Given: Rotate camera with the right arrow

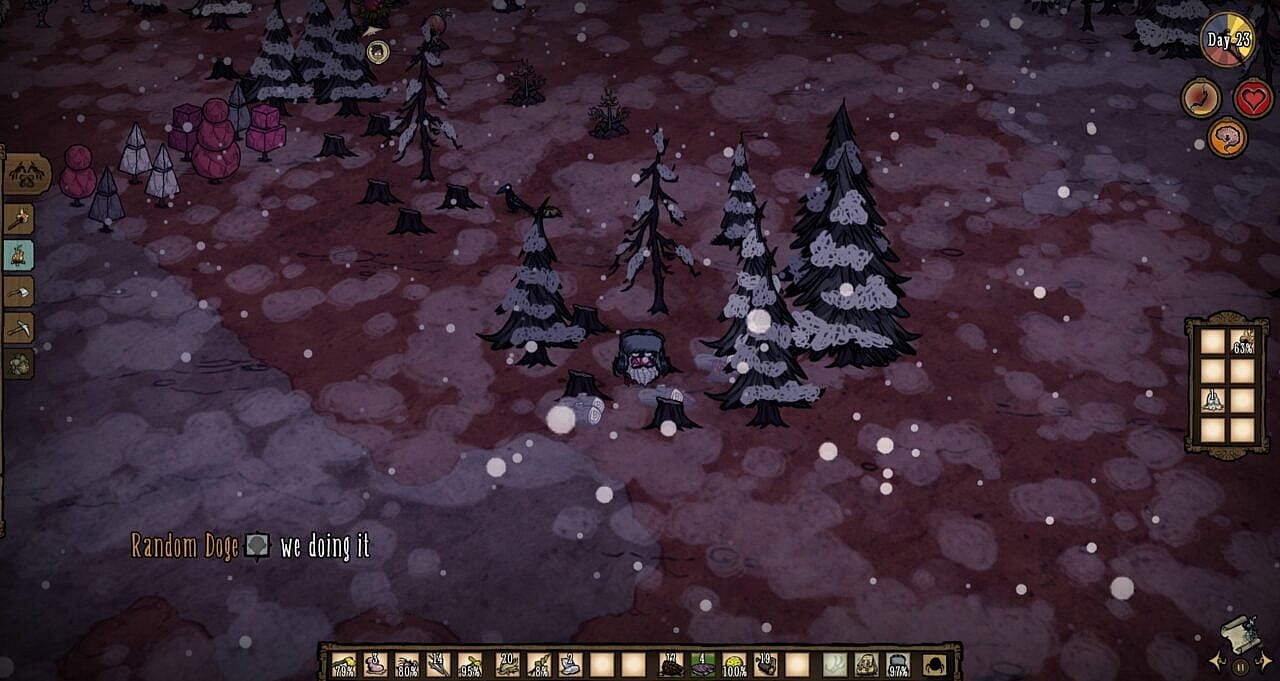Looking at the screenshot, I should [1263, 661].
